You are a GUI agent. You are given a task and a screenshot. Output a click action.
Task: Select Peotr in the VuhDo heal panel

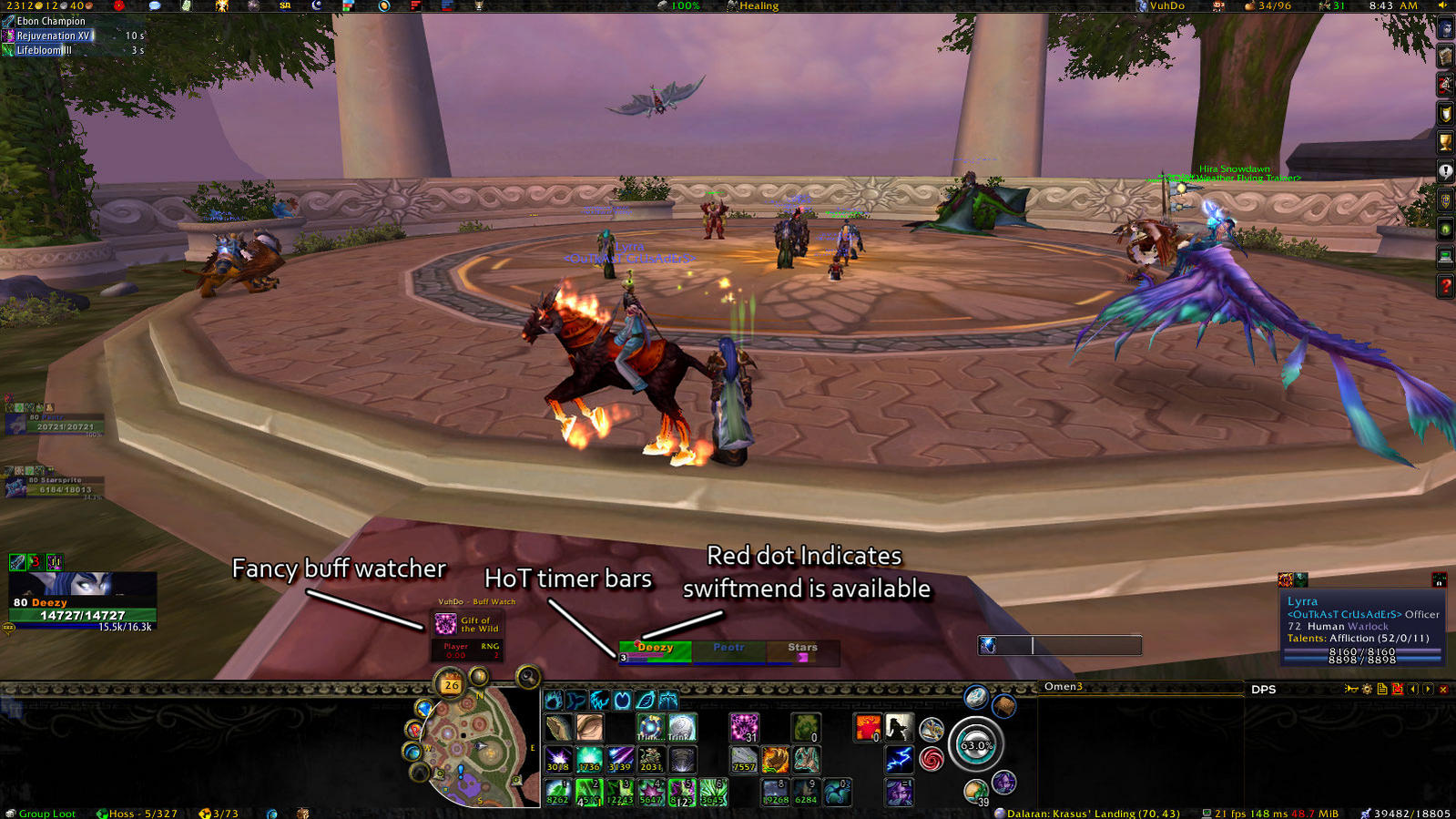tap(728, 649)
